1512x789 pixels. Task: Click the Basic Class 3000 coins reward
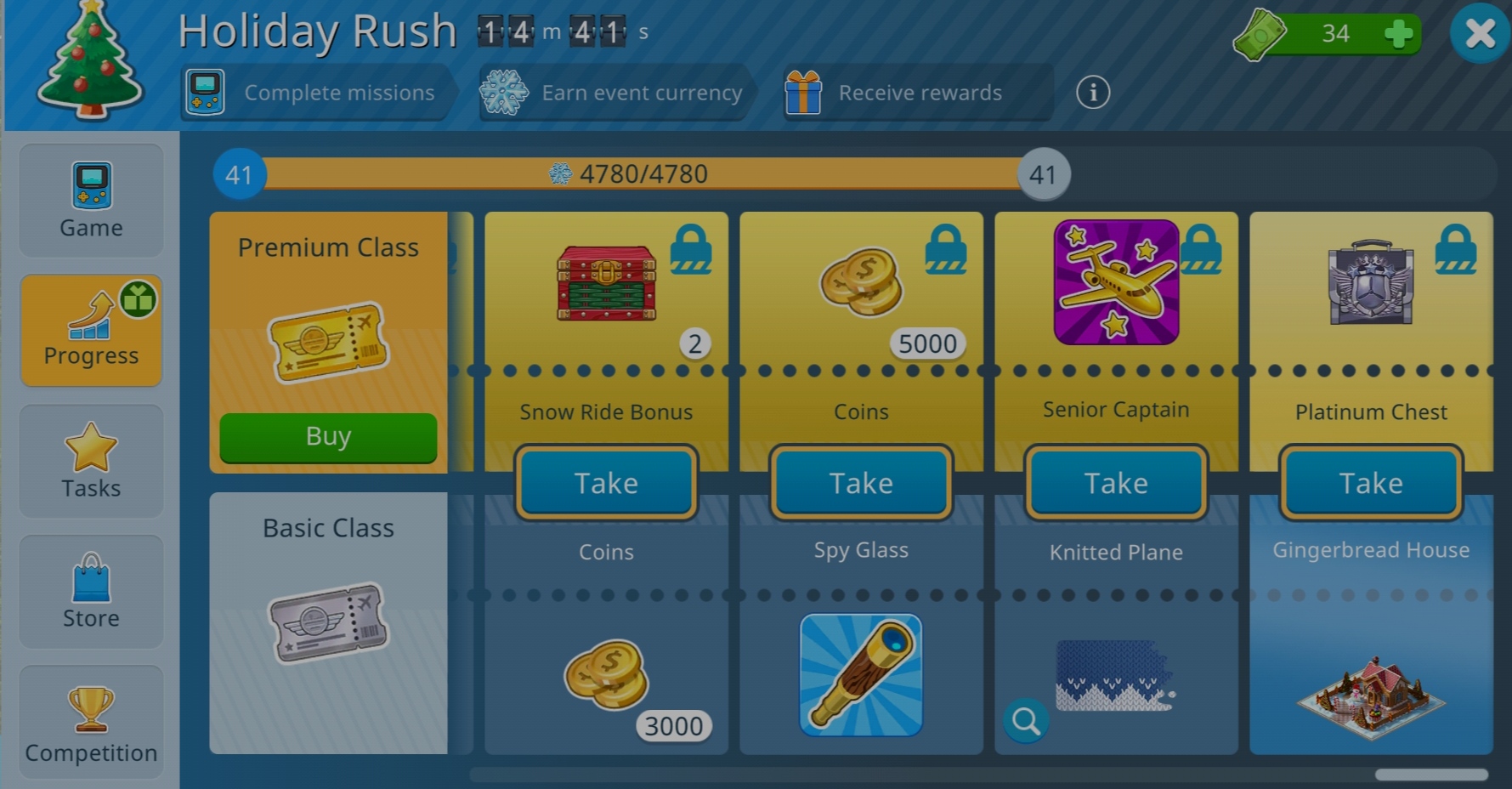click(607, 677)
